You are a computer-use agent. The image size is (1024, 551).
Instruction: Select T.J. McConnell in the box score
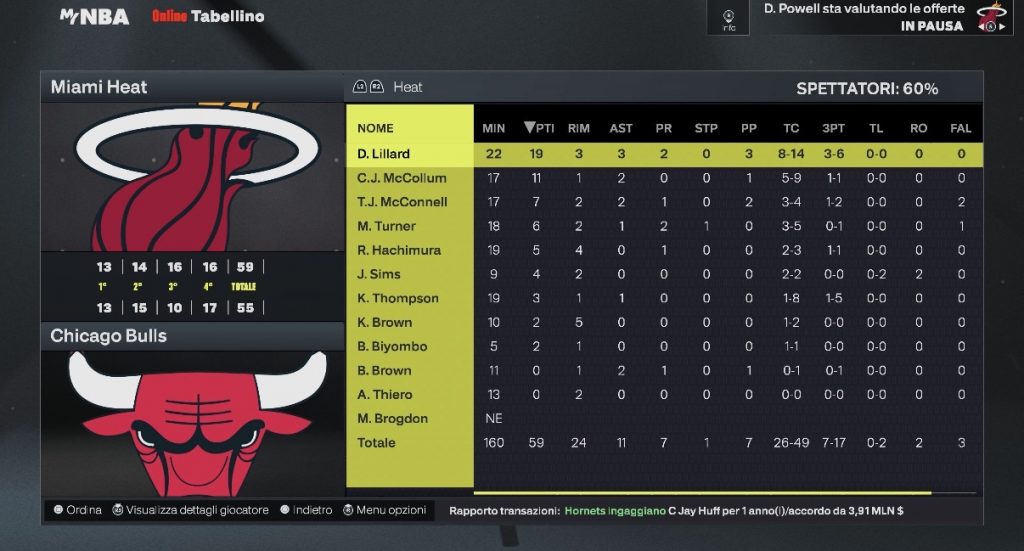tap(402, 202)
